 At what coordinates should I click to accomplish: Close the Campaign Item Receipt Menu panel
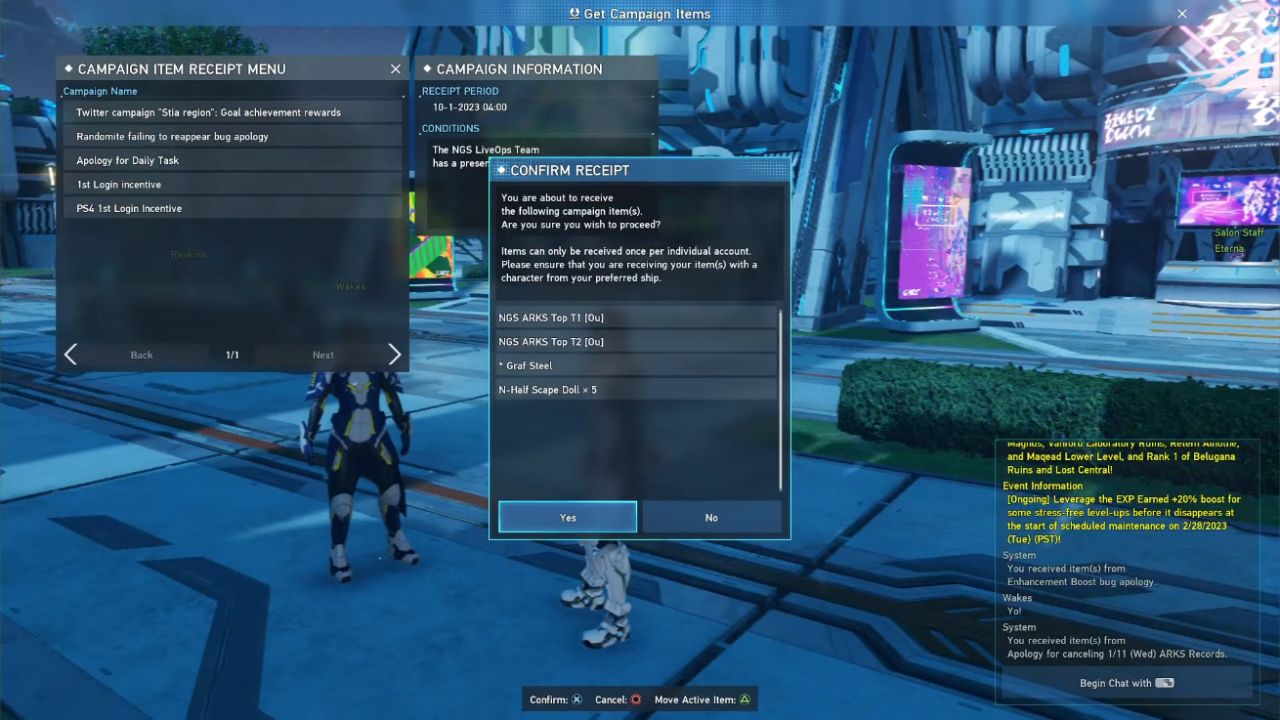click(x=395, y=69)
